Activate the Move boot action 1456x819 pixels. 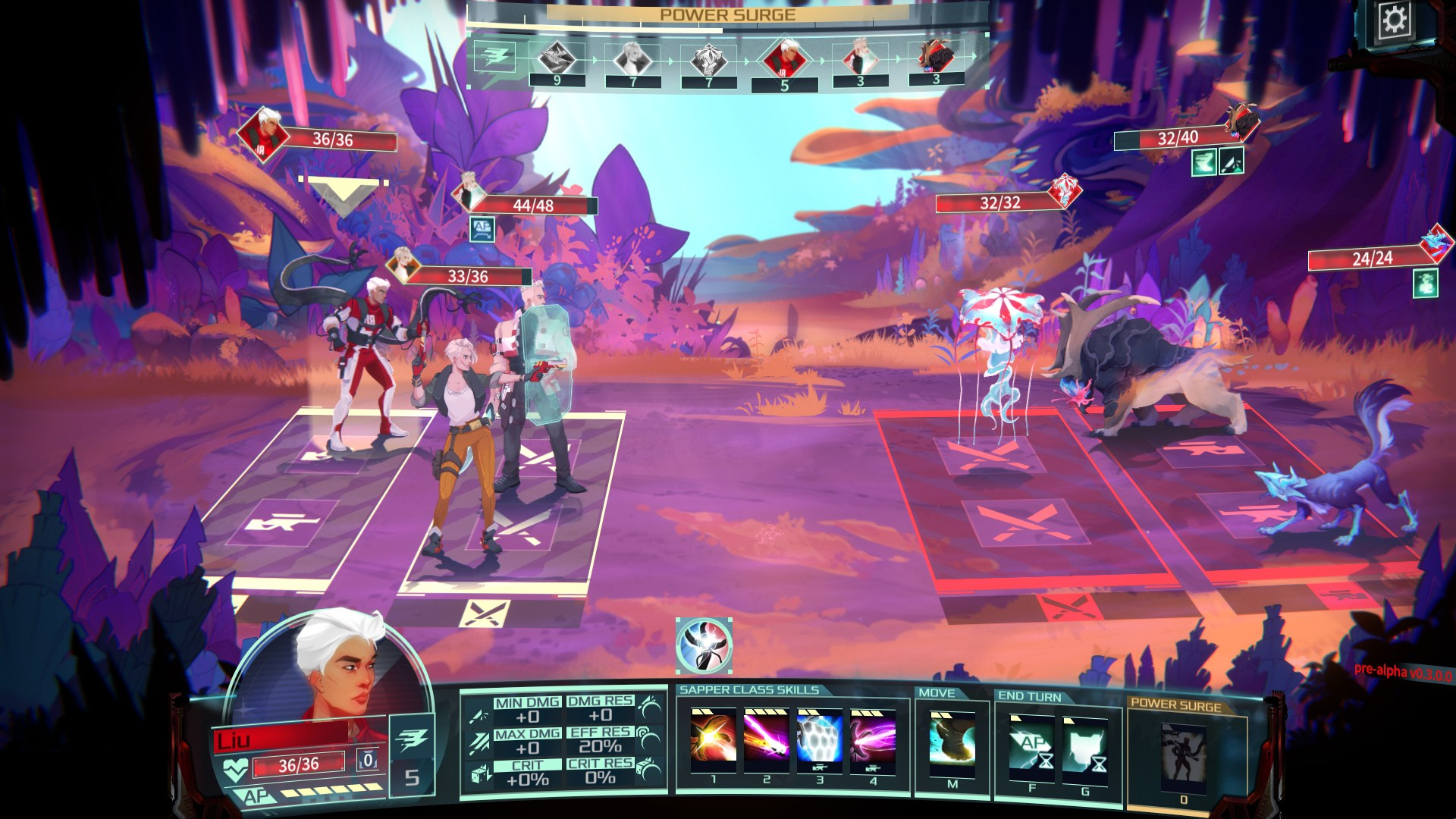click(952, 741)
